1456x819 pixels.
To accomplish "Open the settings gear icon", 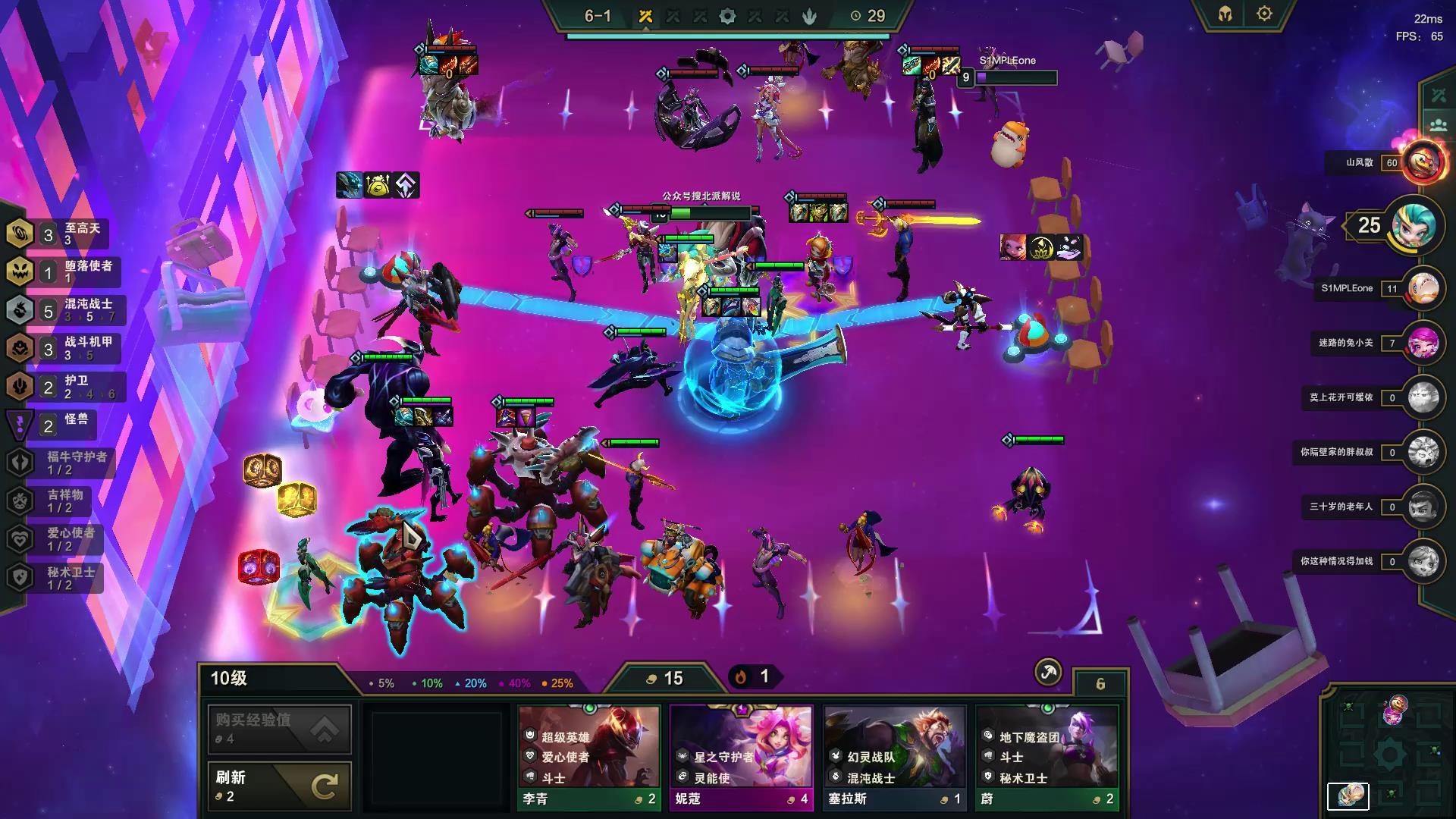I will tap(1264, 14).
